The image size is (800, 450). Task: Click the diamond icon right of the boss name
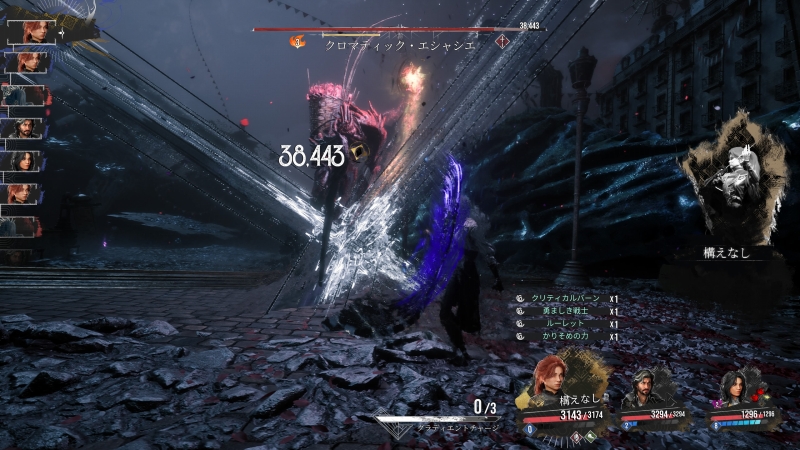(502, 42)
